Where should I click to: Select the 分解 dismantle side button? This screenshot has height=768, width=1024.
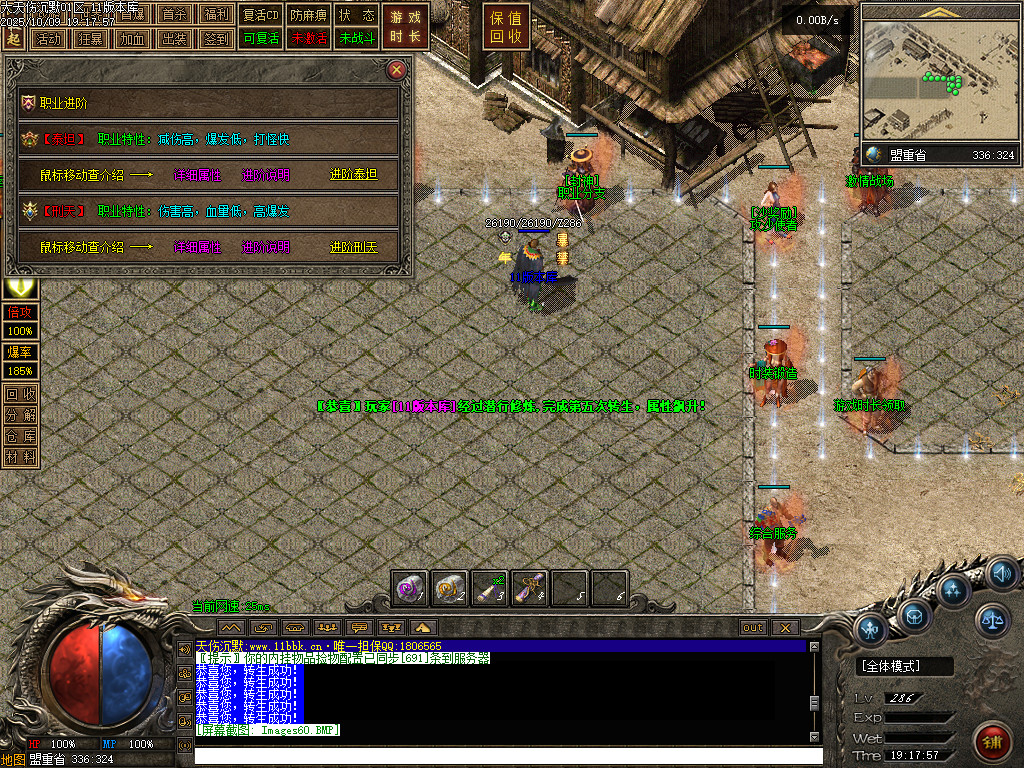pos(20,415)
